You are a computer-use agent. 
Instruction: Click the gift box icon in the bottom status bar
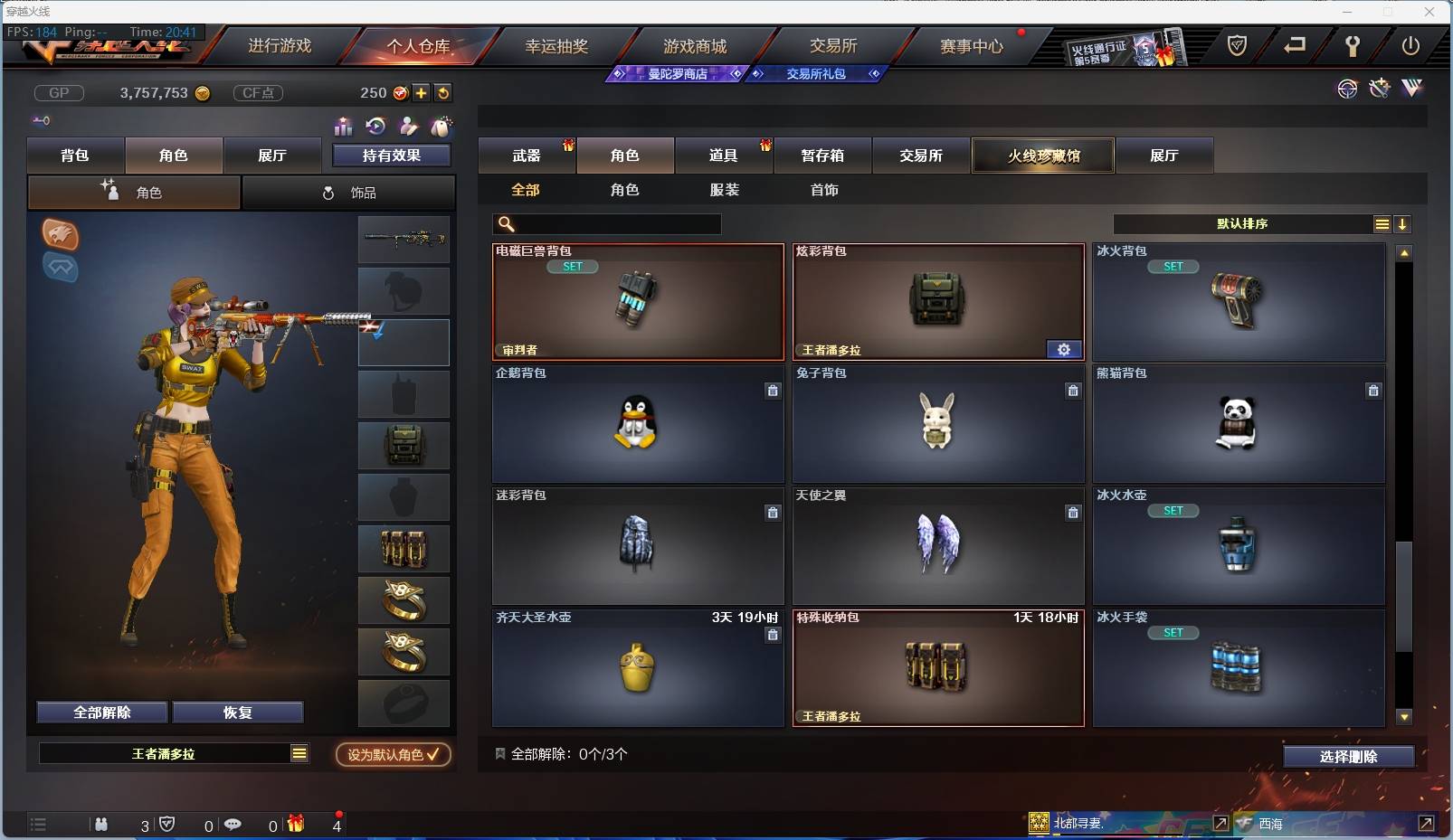295,824
